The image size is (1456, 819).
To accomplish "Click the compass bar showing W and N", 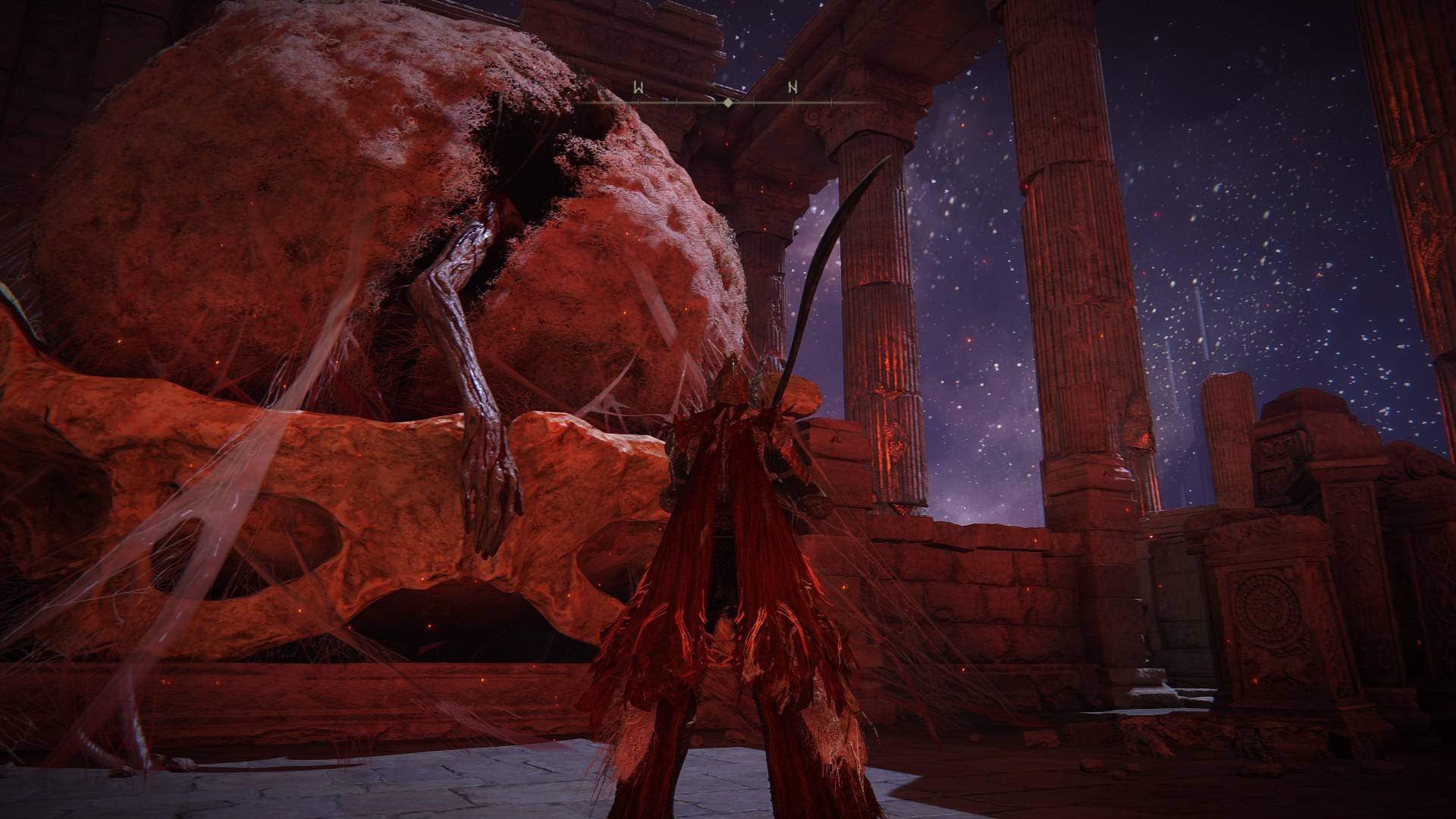I will point(727,96).
